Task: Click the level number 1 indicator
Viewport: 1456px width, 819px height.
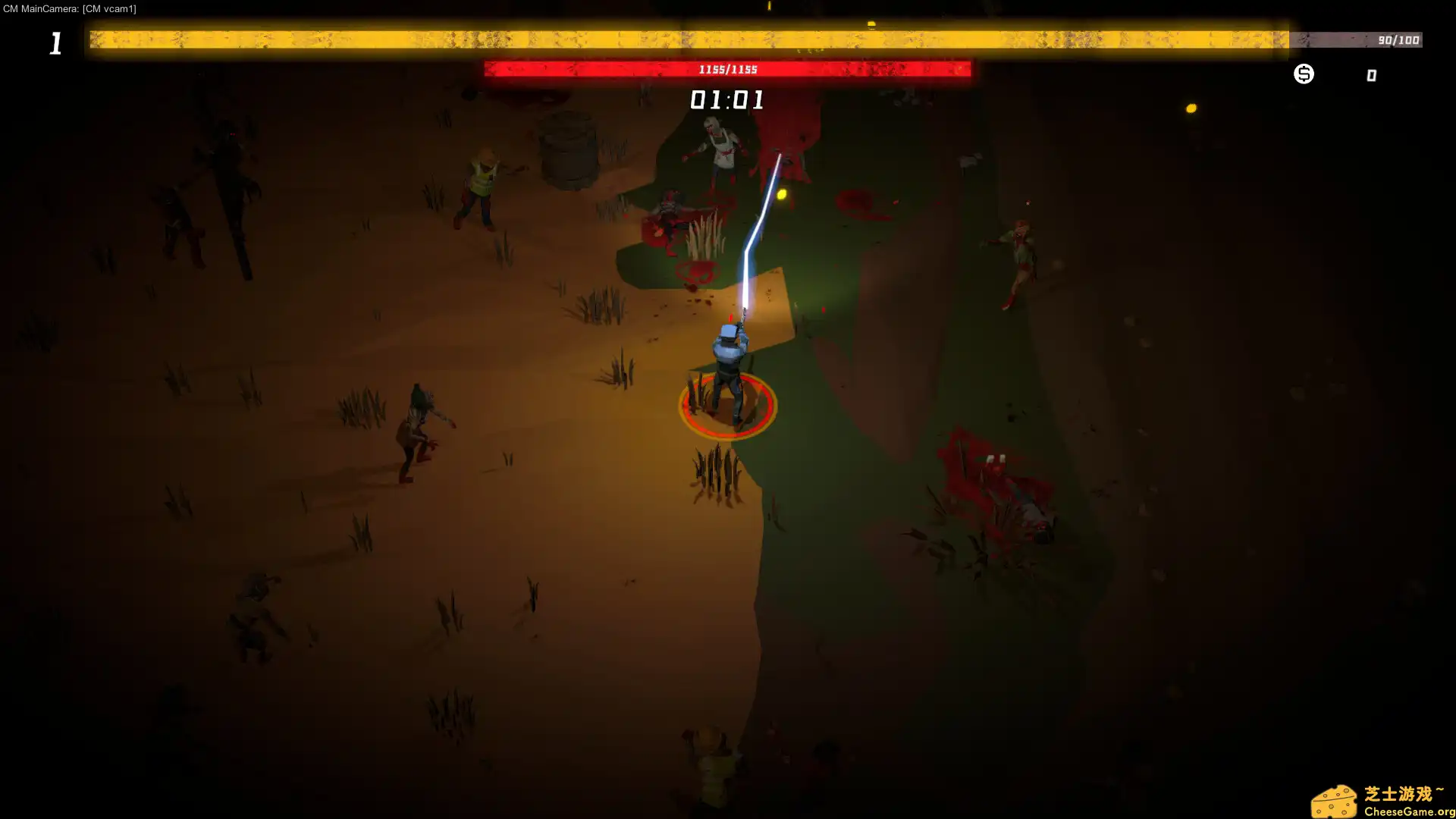Action: point(55,43)
